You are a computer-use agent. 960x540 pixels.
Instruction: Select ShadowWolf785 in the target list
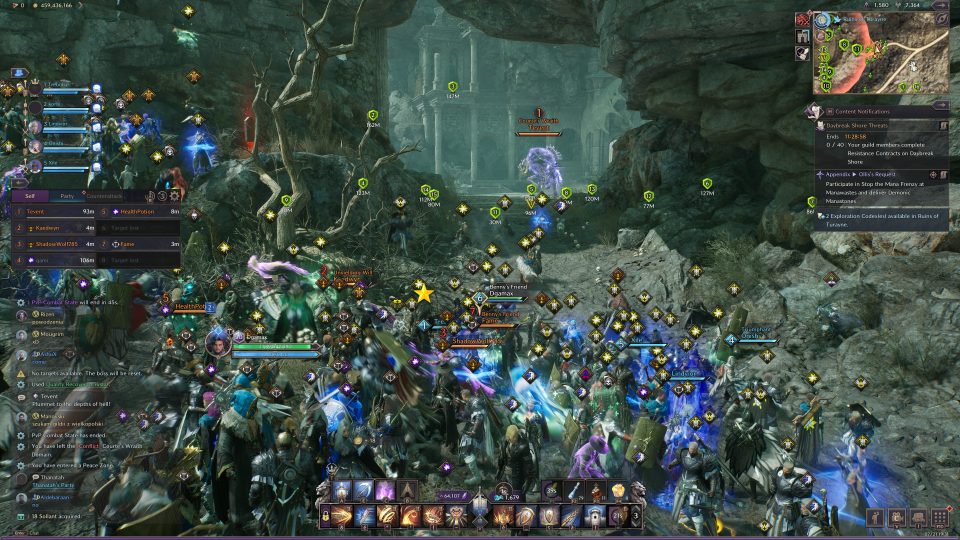(x=55, y=244)
